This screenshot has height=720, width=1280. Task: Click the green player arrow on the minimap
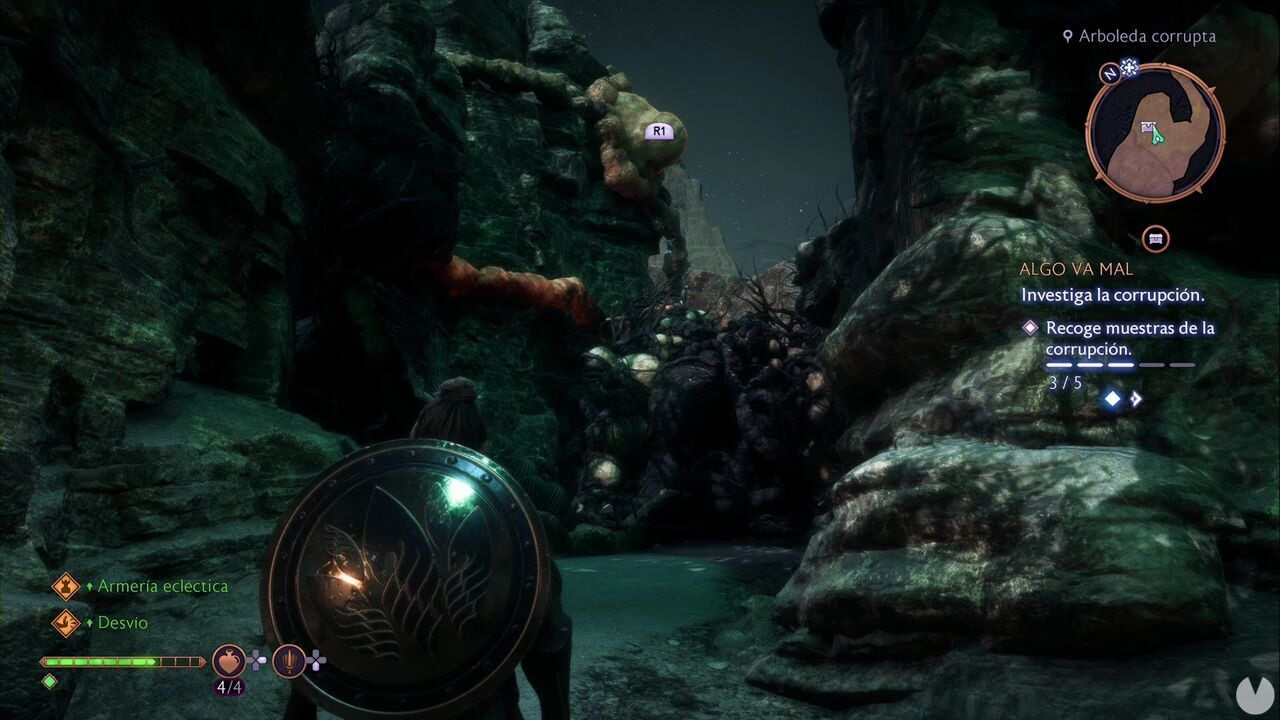point(1158,137)
